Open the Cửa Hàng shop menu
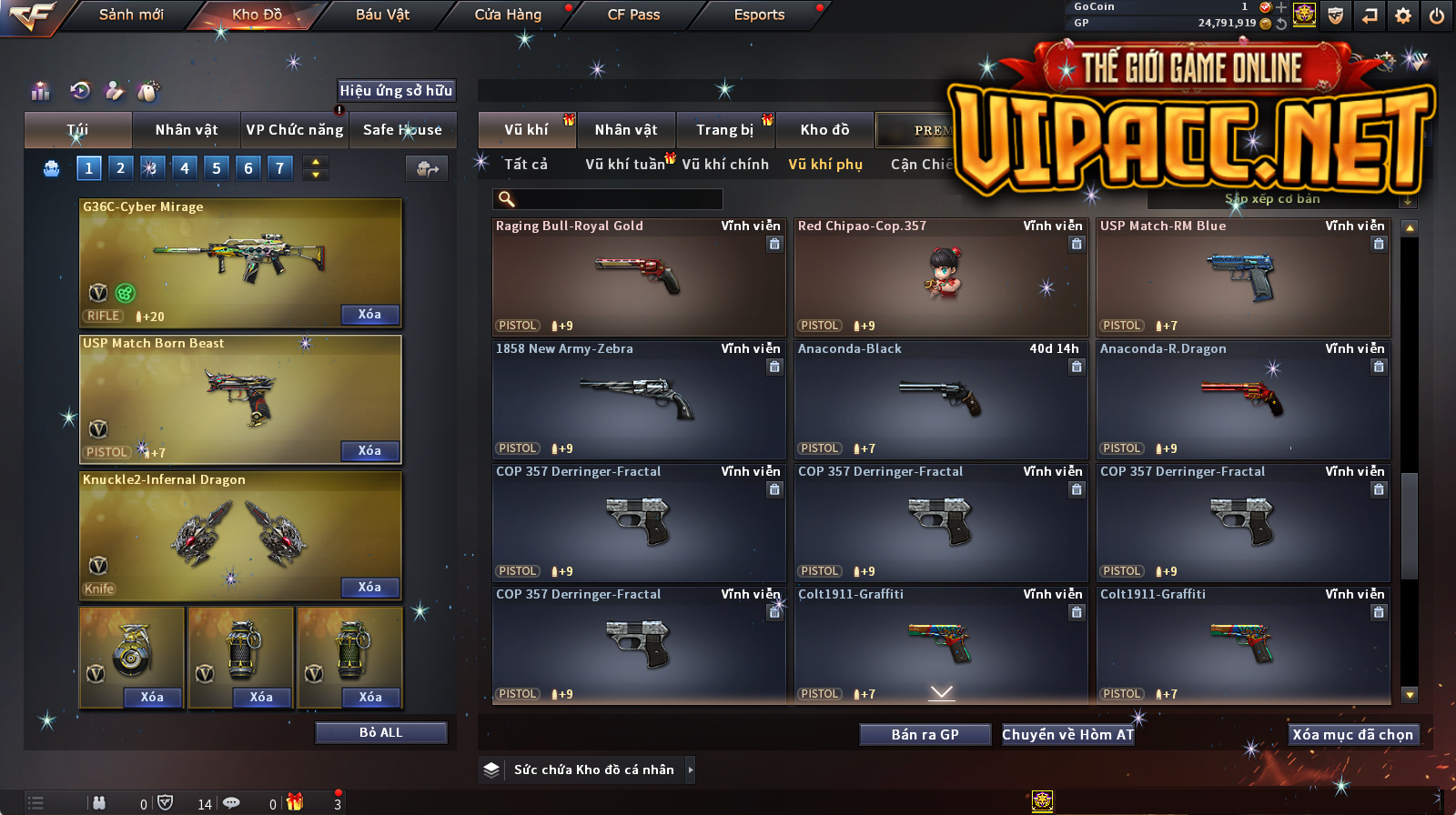1456x815 pixels. 508,15
